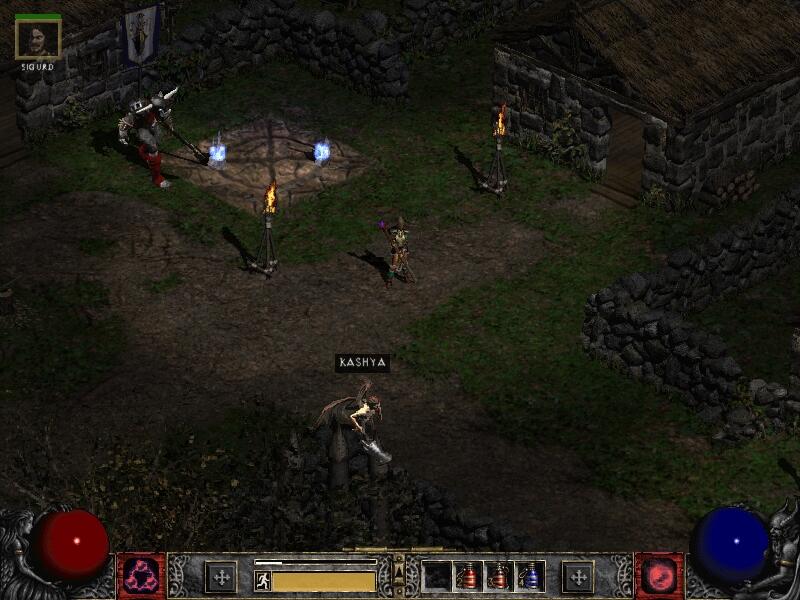Use the blue mana potion in the belt
Image resolution: width=800 pixels, height=600 pixels.
pos(529,576)
